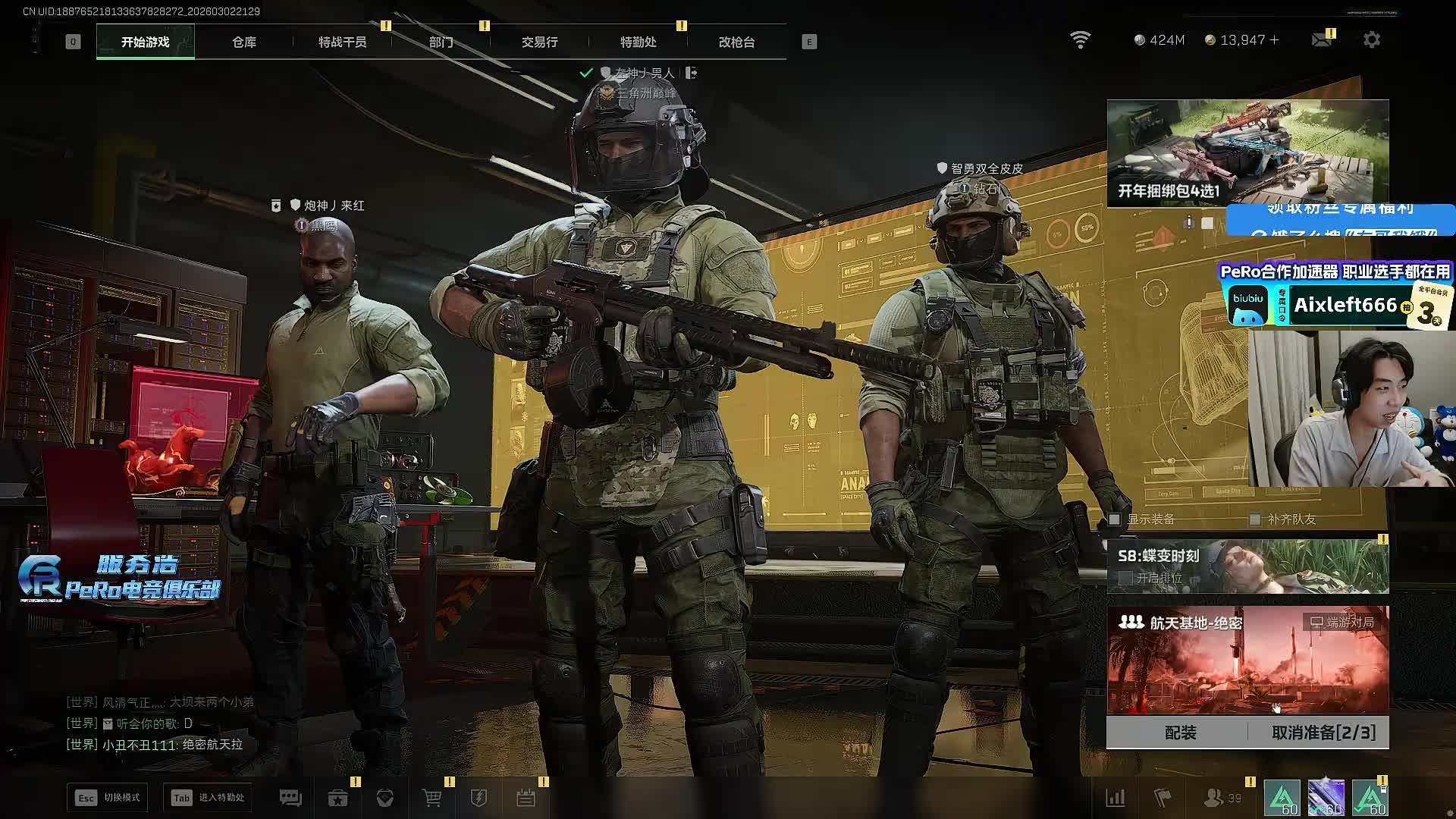The width and height of the screenshot is (1456, 819).
Task: Open the 配装 loadout button
Action: coord(1180,733)
